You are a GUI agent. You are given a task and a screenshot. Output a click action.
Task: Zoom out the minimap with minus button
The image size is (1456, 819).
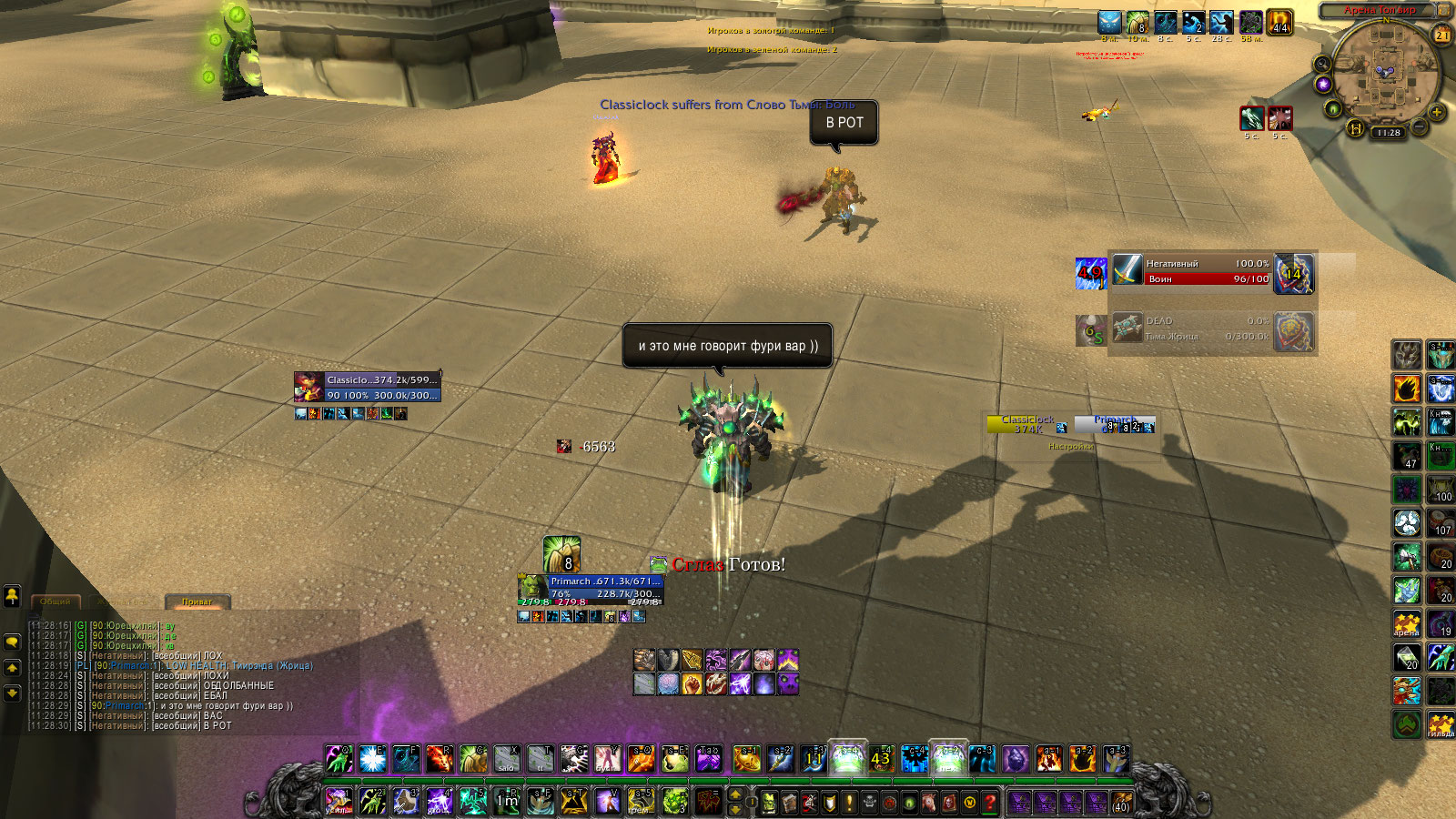(1420, 127)
